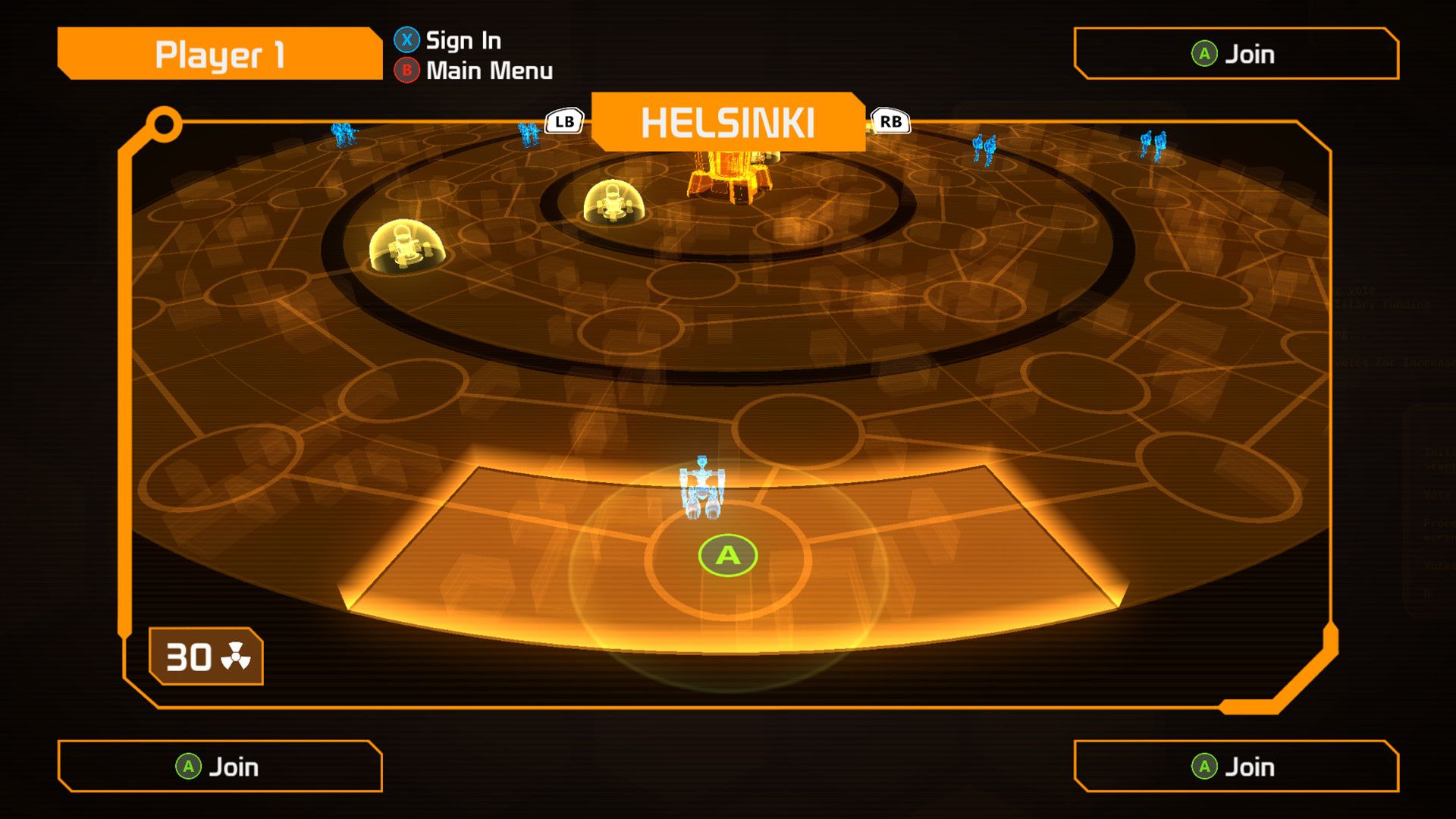Activate the bottom-right Join slot
Screen dimensions: 1456x819
pyautogui.click(x=1236, y=767)
